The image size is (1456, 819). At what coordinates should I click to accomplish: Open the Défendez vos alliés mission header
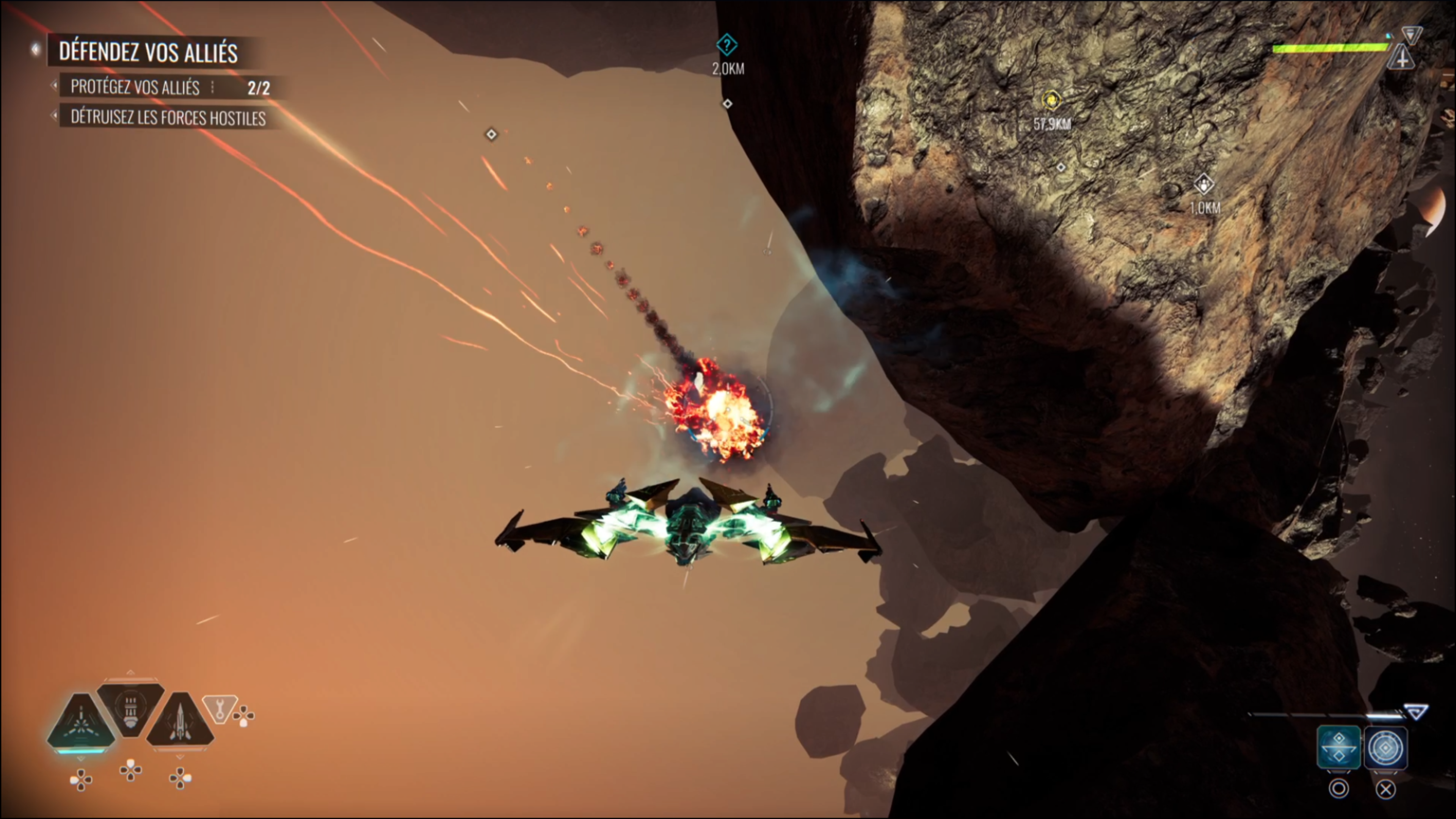click(x=148, y=52)
